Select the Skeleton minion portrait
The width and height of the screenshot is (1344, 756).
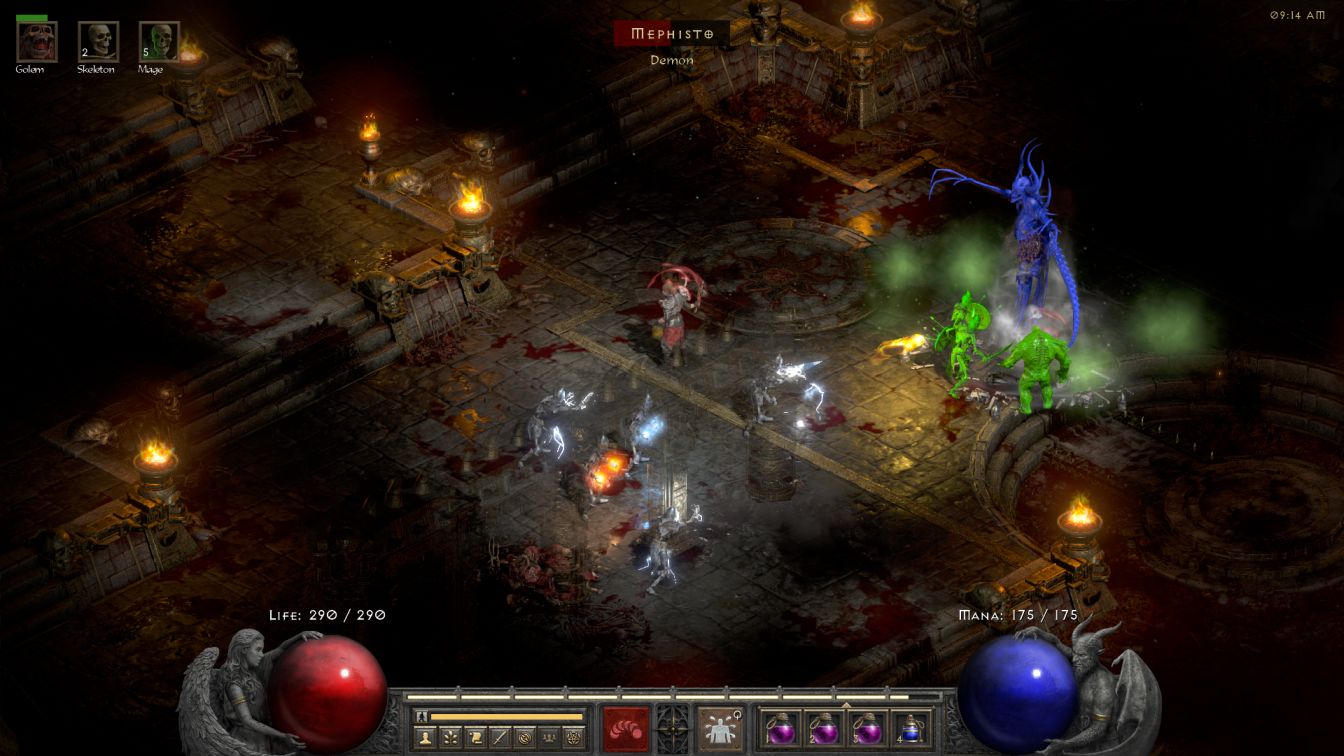coord(98,42)
